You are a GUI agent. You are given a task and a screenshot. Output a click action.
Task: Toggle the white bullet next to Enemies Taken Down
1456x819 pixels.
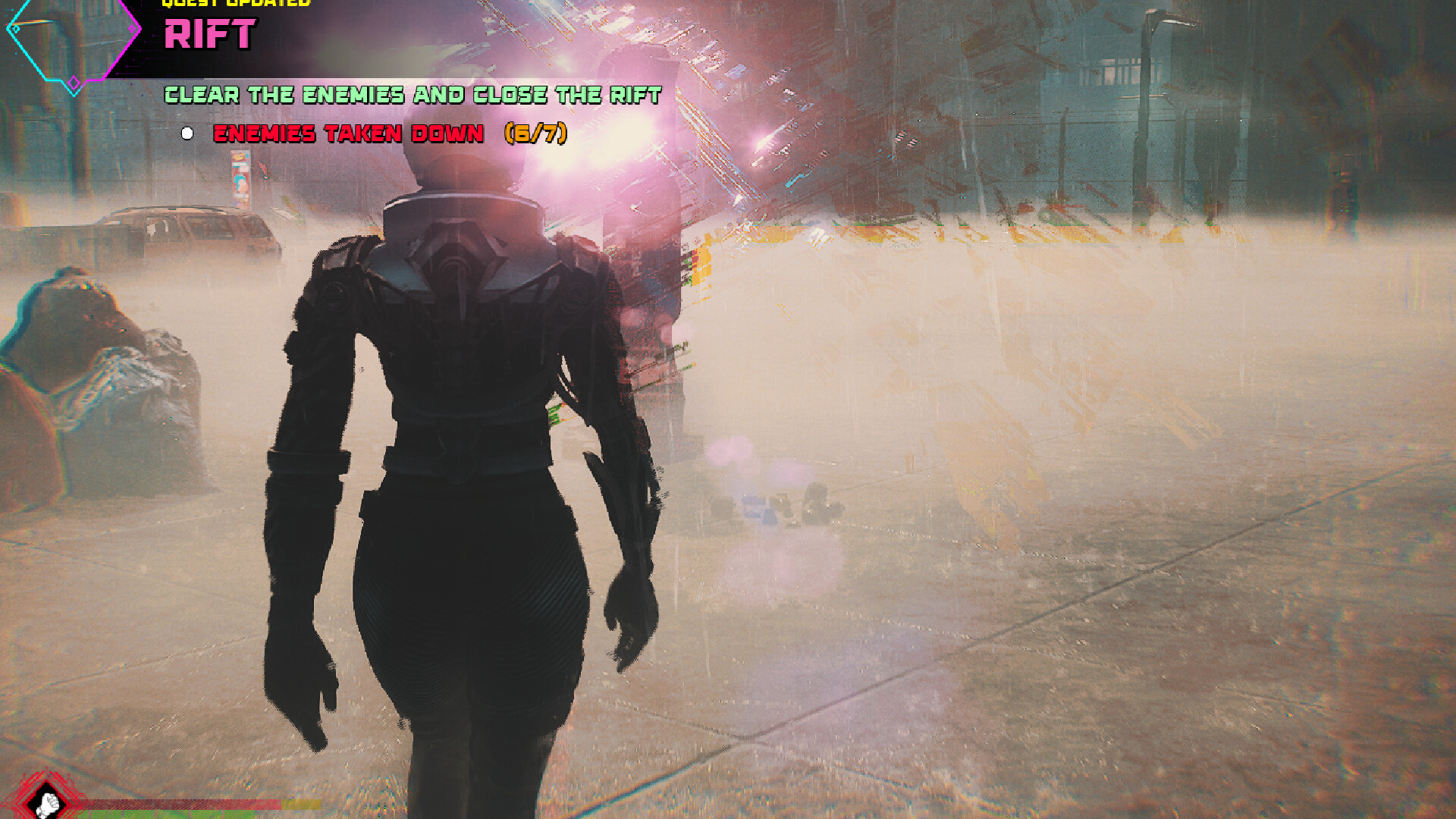tap(188, 135)
